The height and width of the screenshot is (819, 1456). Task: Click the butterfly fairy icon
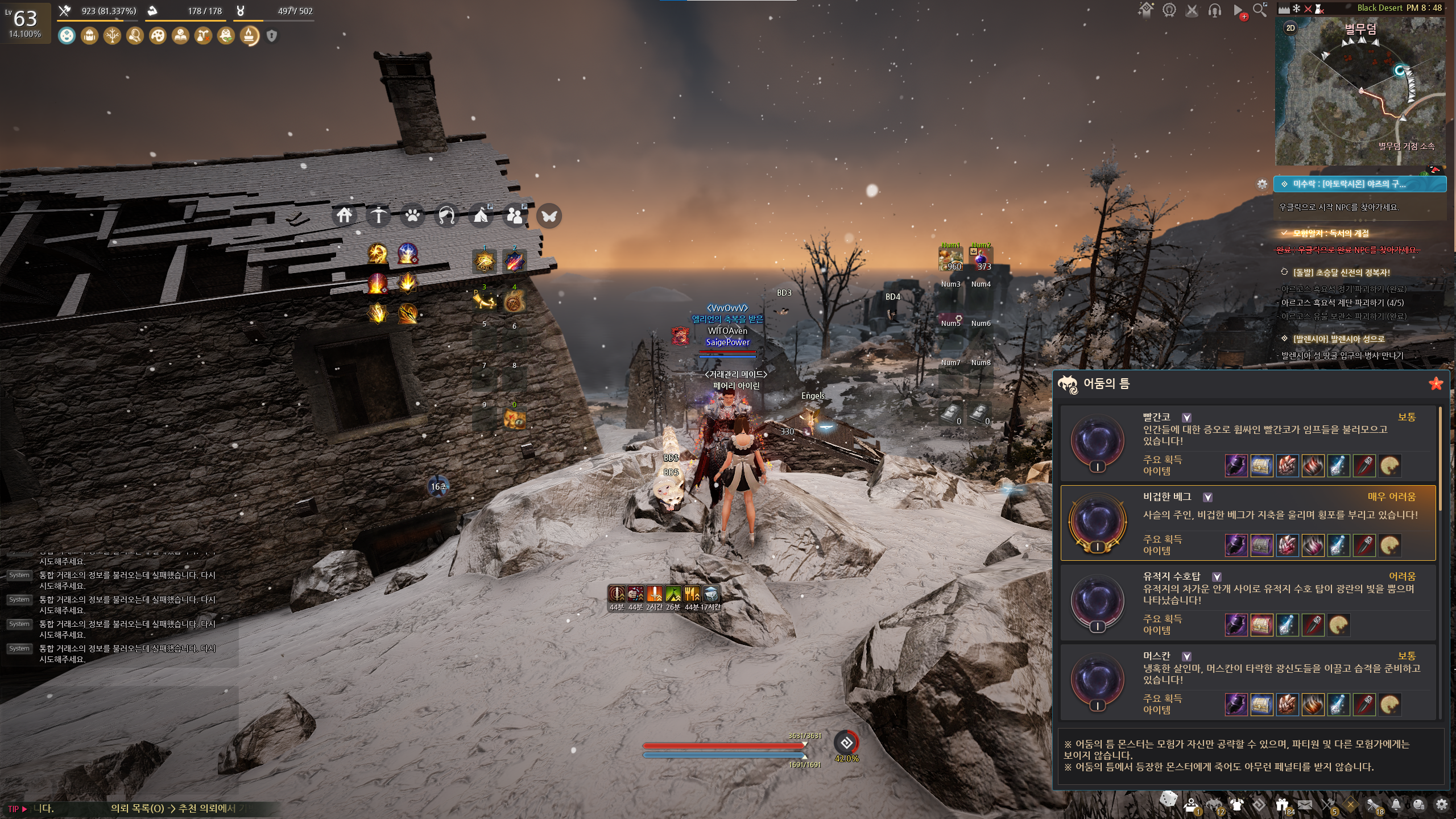click(x=549, y=216)
